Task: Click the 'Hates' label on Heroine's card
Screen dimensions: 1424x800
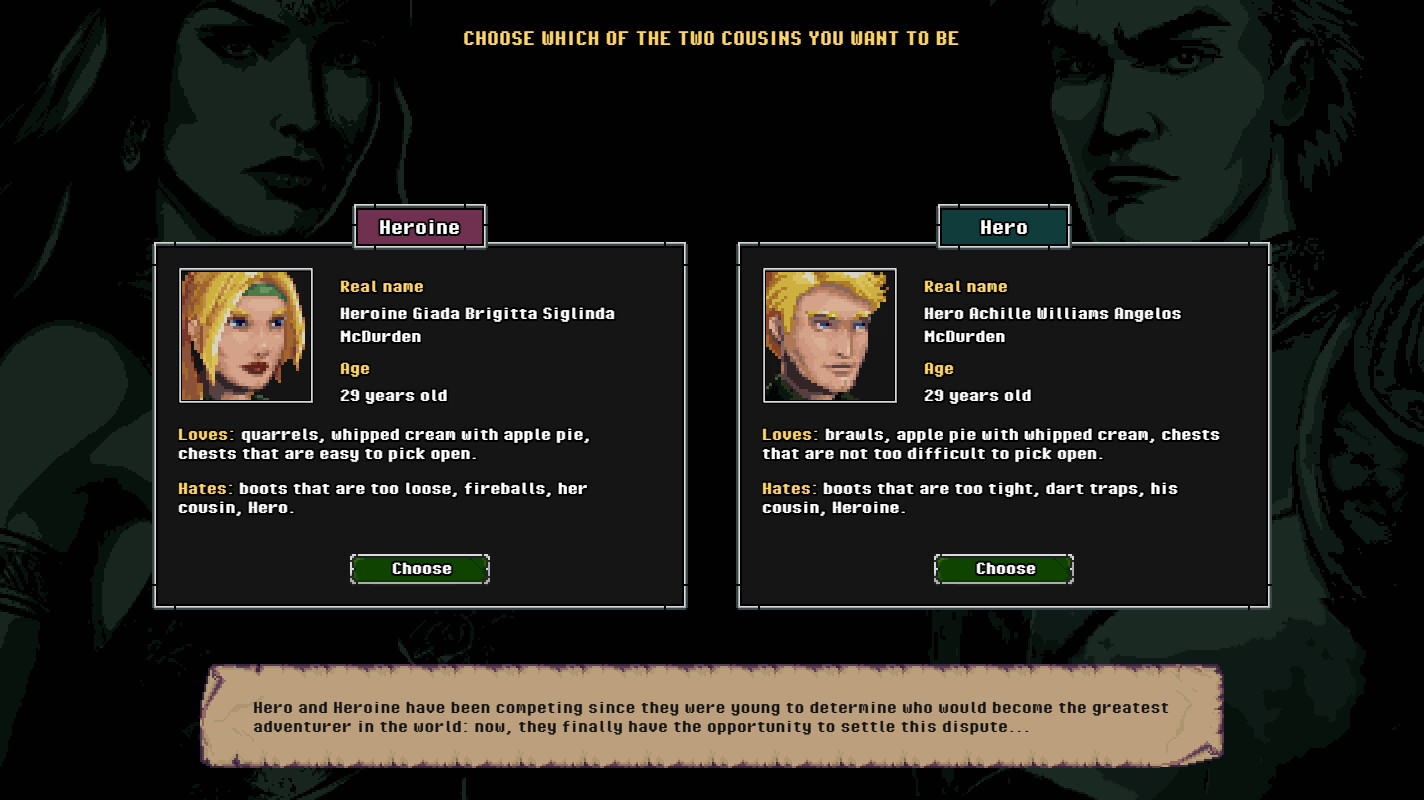Action: tap(204, 488)
